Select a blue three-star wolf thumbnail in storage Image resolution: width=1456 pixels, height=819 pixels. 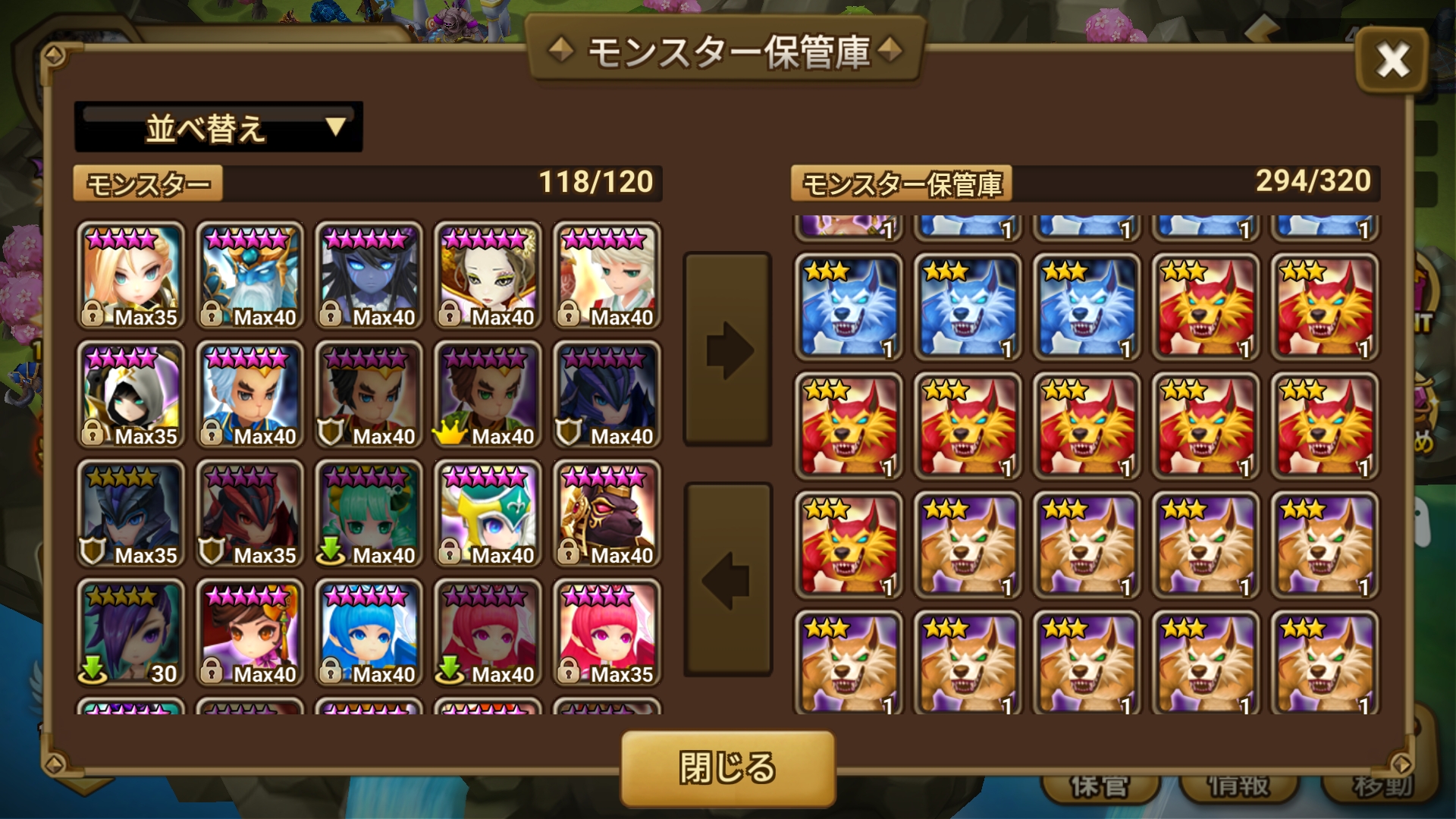pyautogui.click(x=849, y=307)
